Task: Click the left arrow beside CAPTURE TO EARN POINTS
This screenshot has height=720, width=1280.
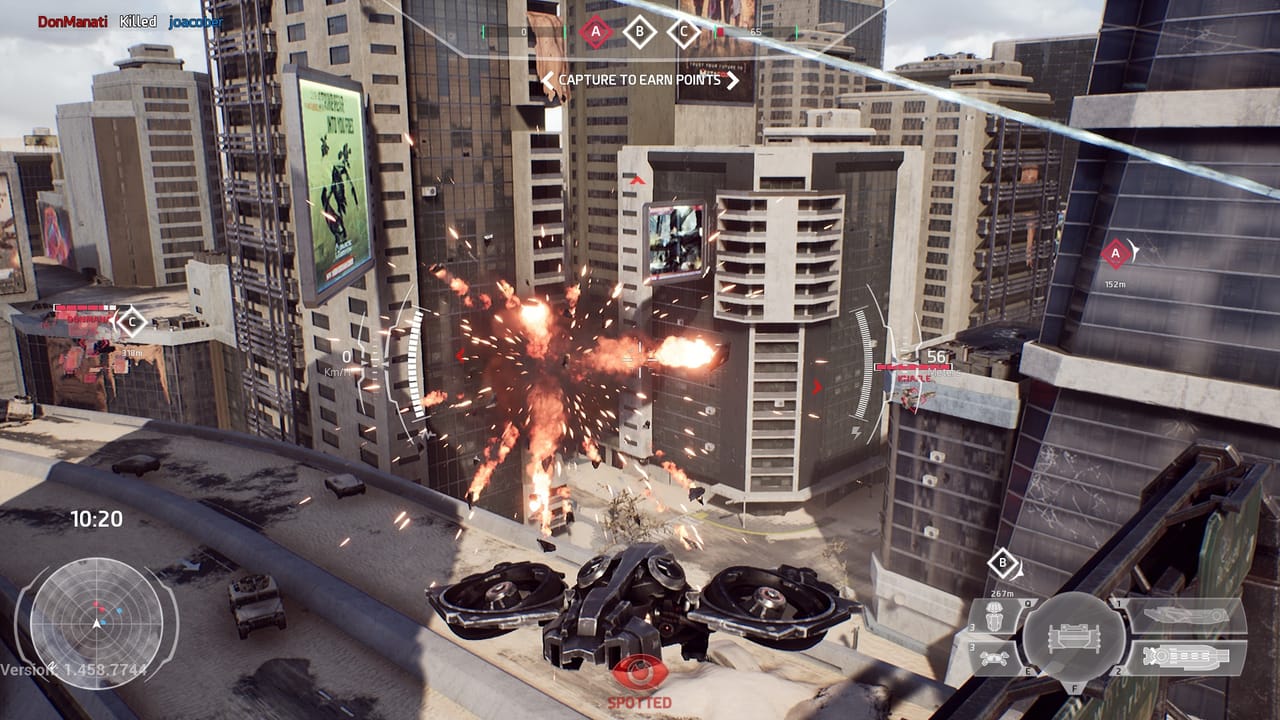Action: 548,82
